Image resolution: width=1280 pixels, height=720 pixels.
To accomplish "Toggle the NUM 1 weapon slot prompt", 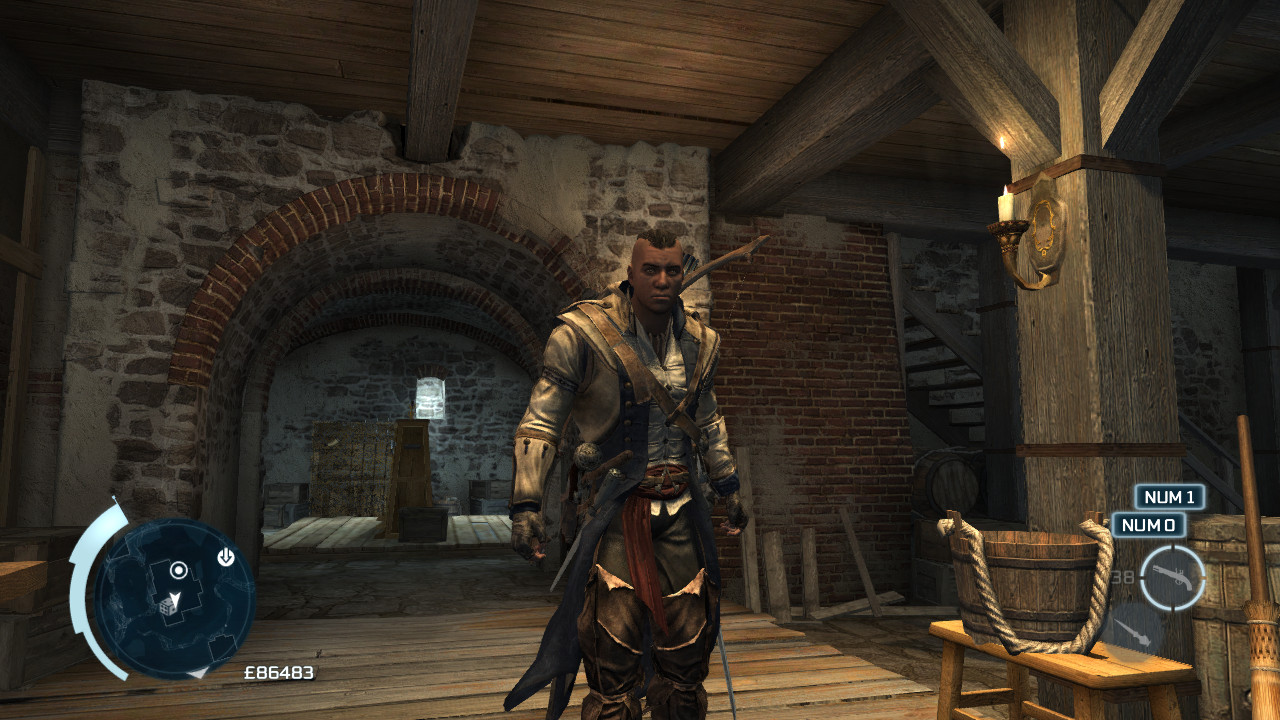I will [1172, 498].
